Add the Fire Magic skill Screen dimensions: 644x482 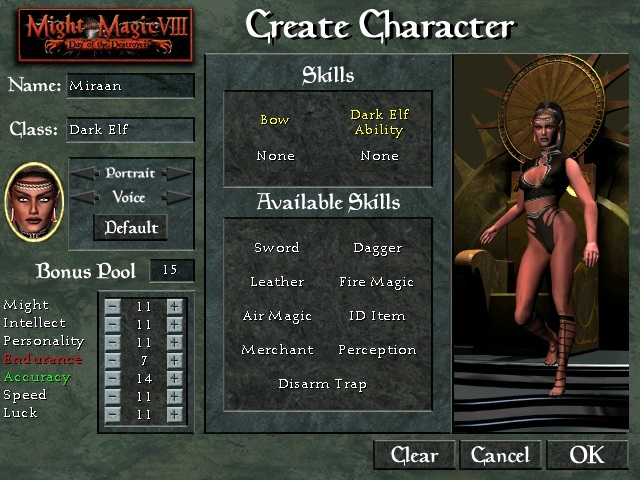tap(376, 282)
